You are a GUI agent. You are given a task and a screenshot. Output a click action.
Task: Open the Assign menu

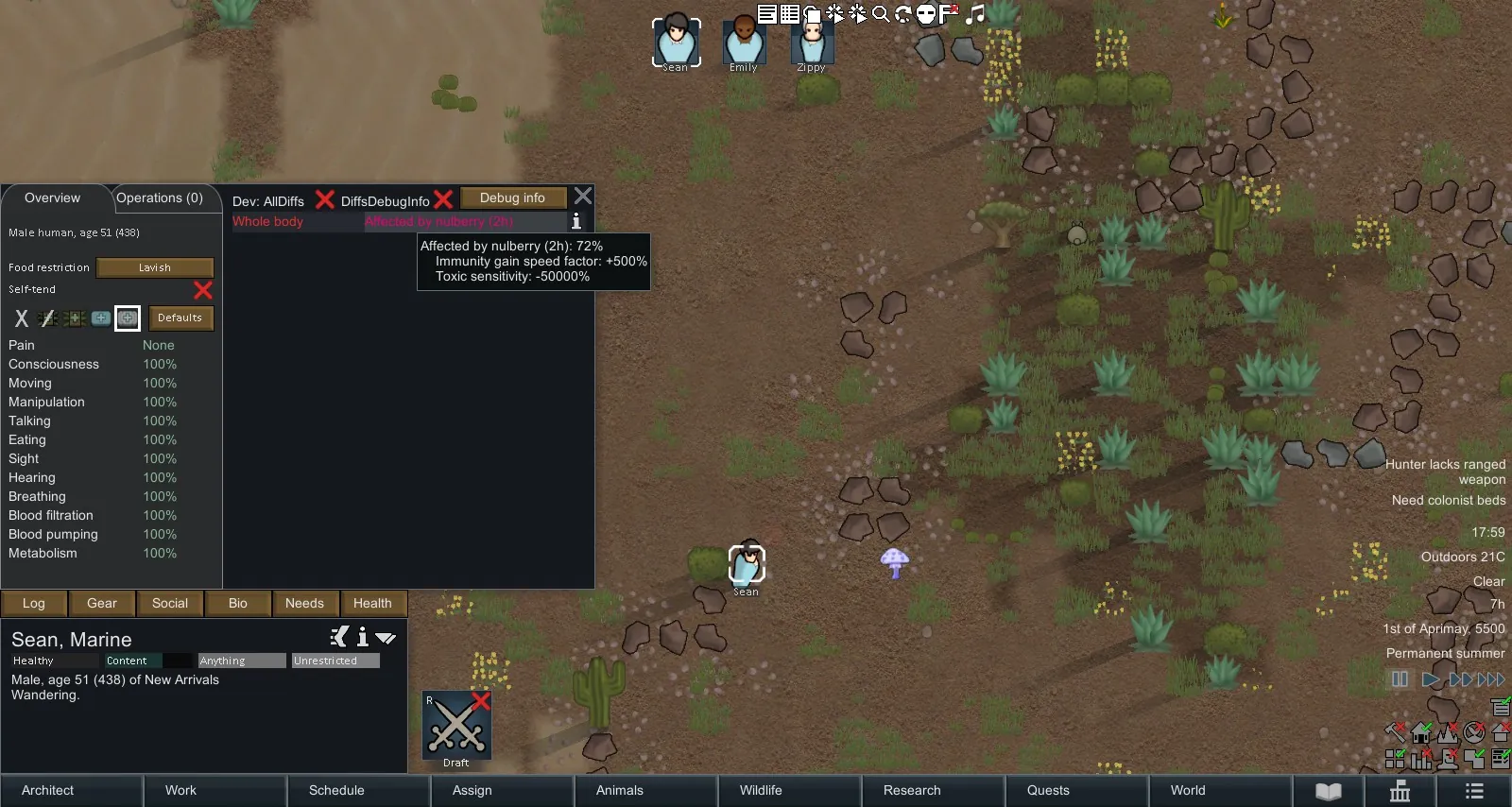[x=472, y=790]
